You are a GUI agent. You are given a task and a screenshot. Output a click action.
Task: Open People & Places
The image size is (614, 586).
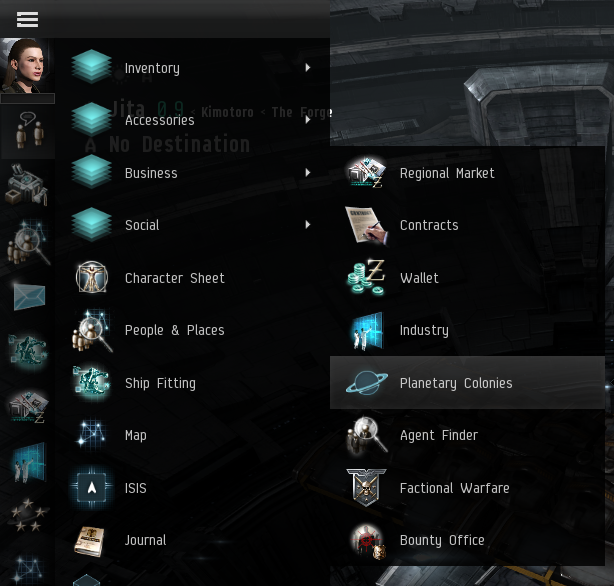[174, 330]
